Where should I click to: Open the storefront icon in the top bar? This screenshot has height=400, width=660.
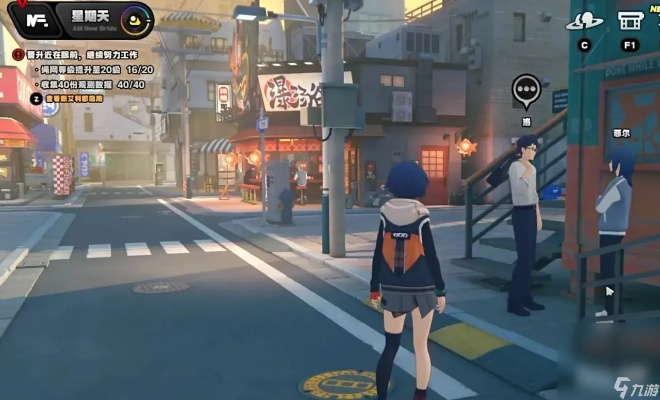(x=630, y=21)
